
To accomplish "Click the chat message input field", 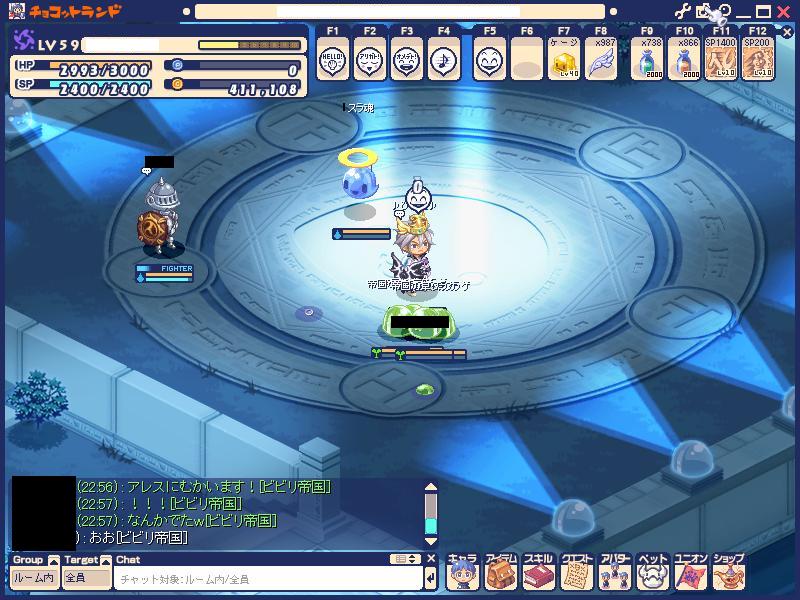I will coord(268,579).
